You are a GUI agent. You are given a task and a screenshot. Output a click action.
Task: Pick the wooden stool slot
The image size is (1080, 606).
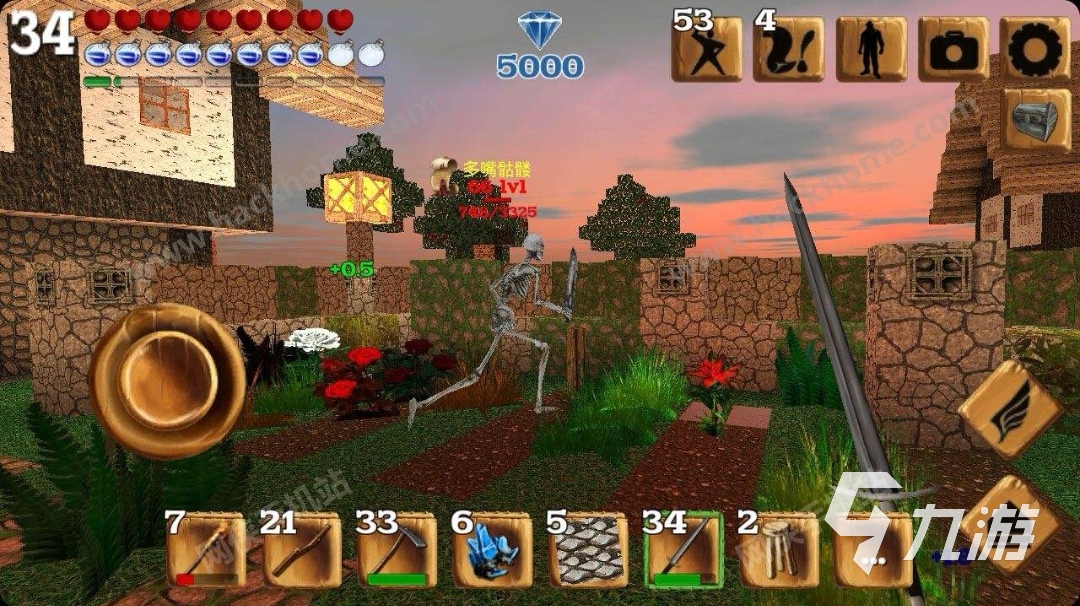(x=779, y=550)
